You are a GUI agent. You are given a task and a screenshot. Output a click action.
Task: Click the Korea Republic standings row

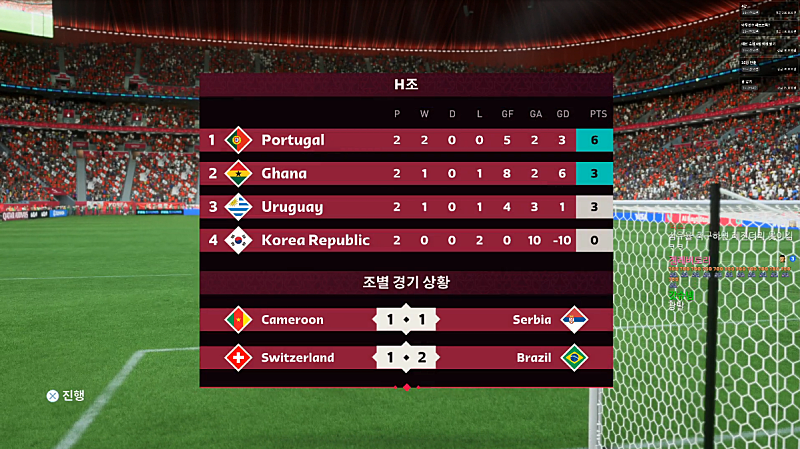click(405, 240)
